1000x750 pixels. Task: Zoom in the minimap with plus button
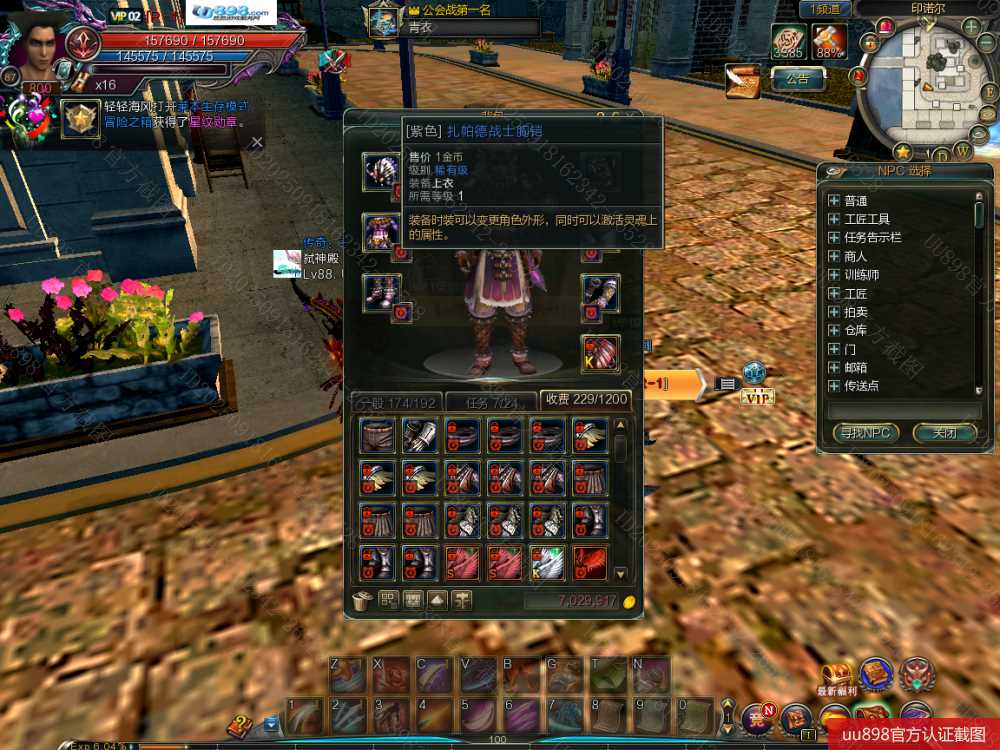[x=971, y=25]
